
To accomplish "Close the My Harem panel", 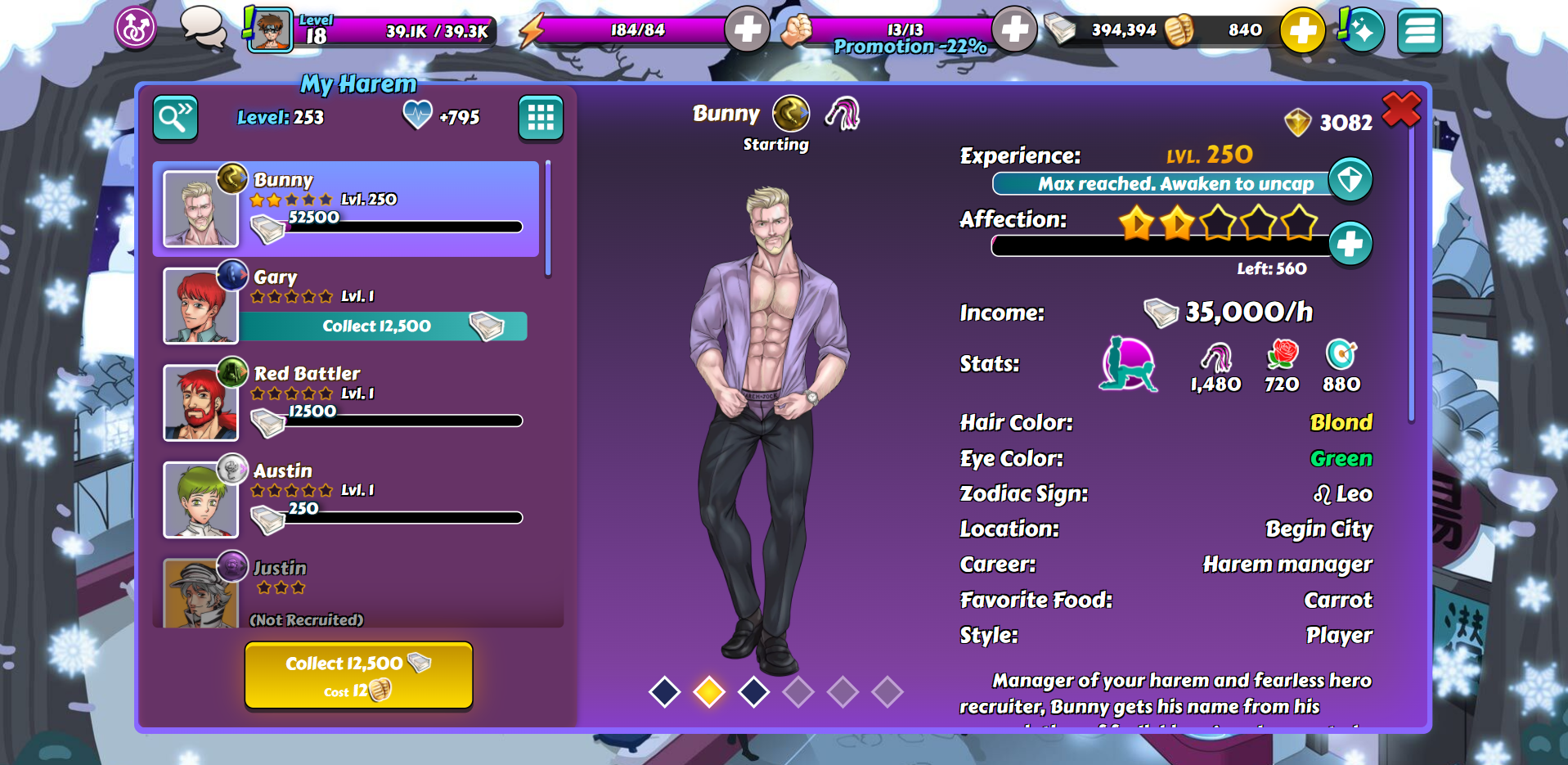I will (x=1400, y=109).
